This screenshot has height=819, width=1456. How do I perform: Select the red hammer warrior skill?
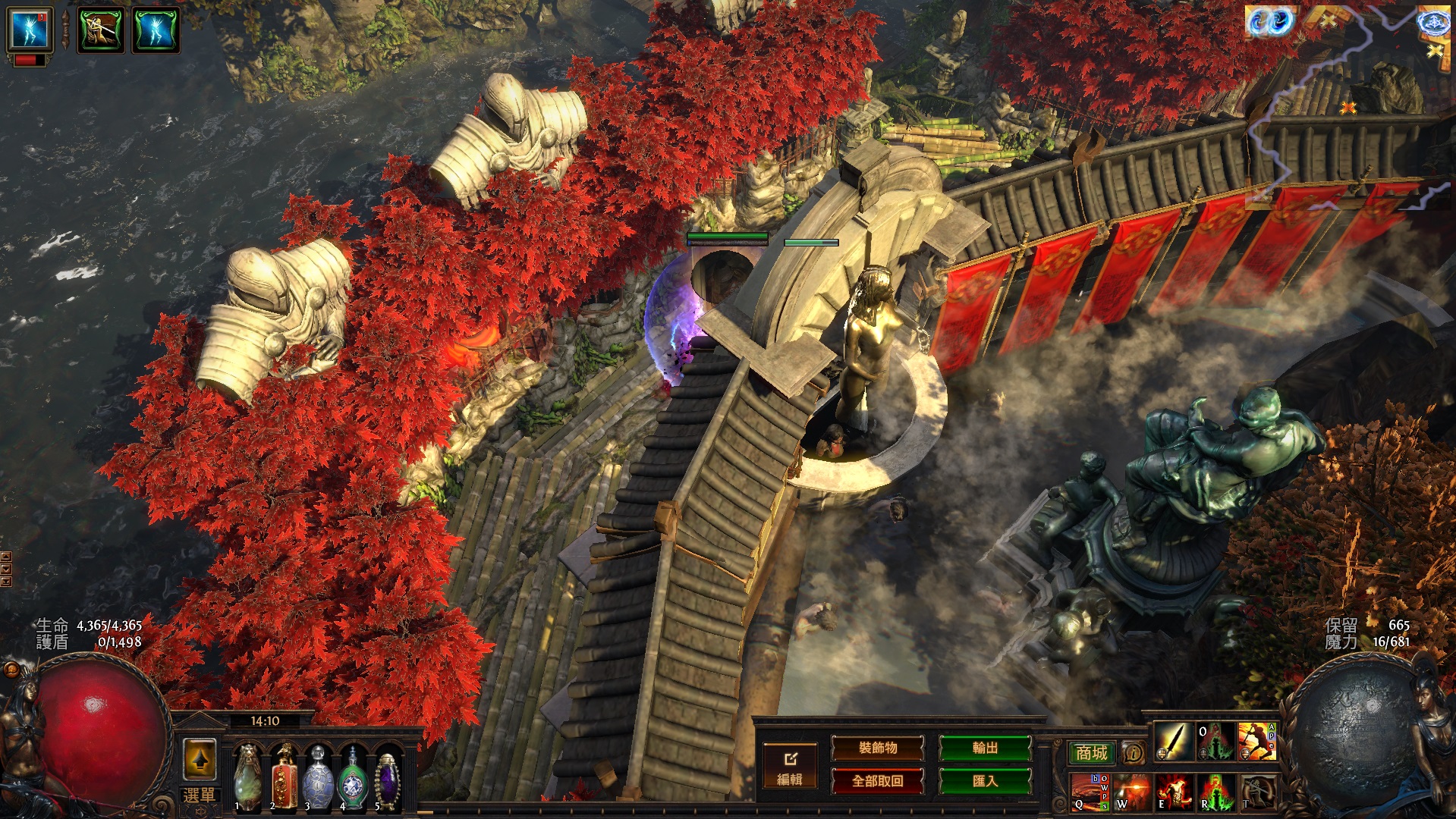1257,742
